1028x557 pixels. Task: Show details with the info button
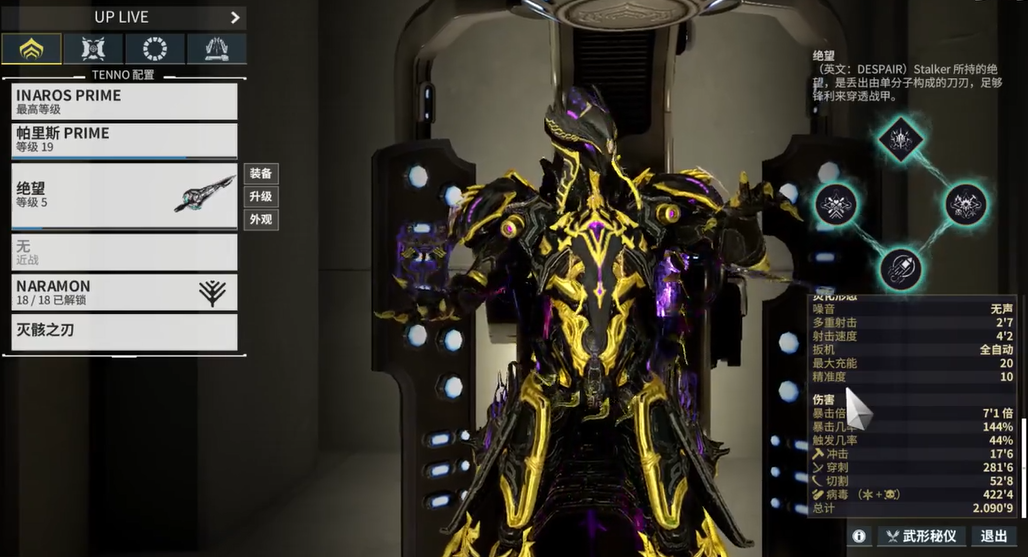click(859, 537)
